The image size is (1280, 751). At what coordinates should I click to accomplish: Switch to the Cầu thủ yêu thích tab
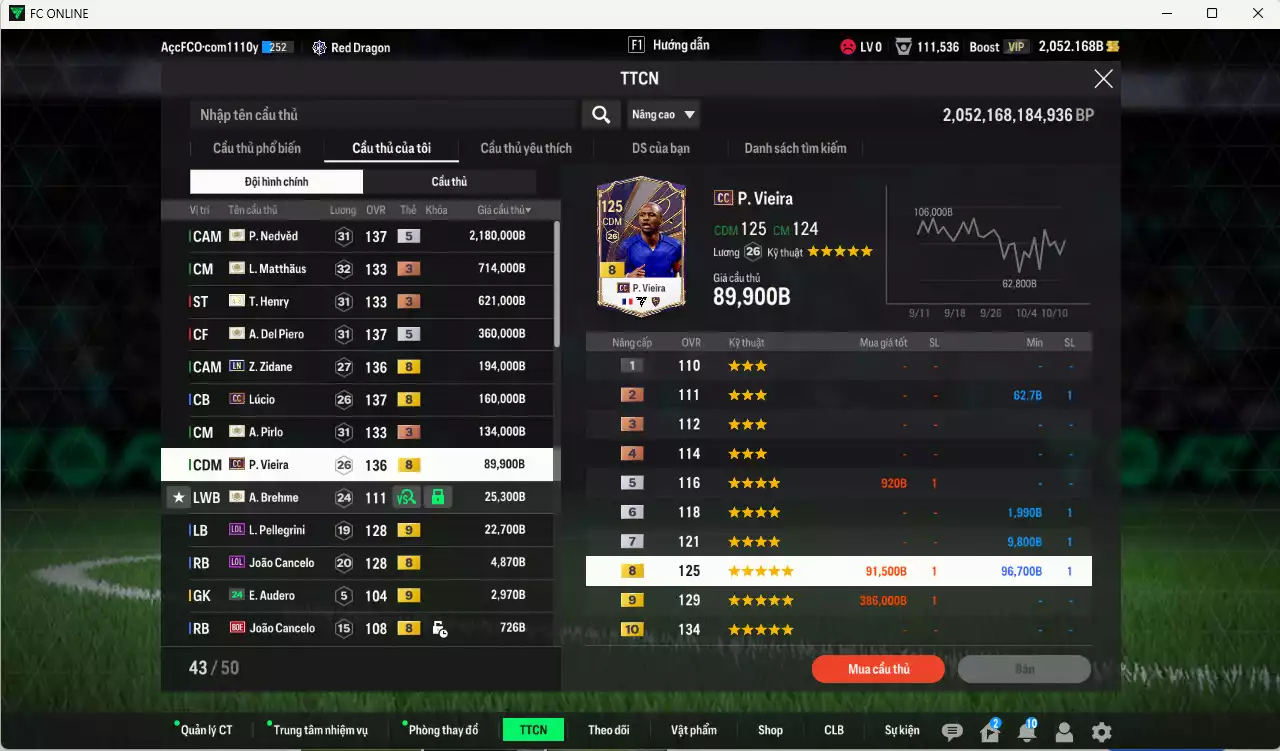click(525, 148)
